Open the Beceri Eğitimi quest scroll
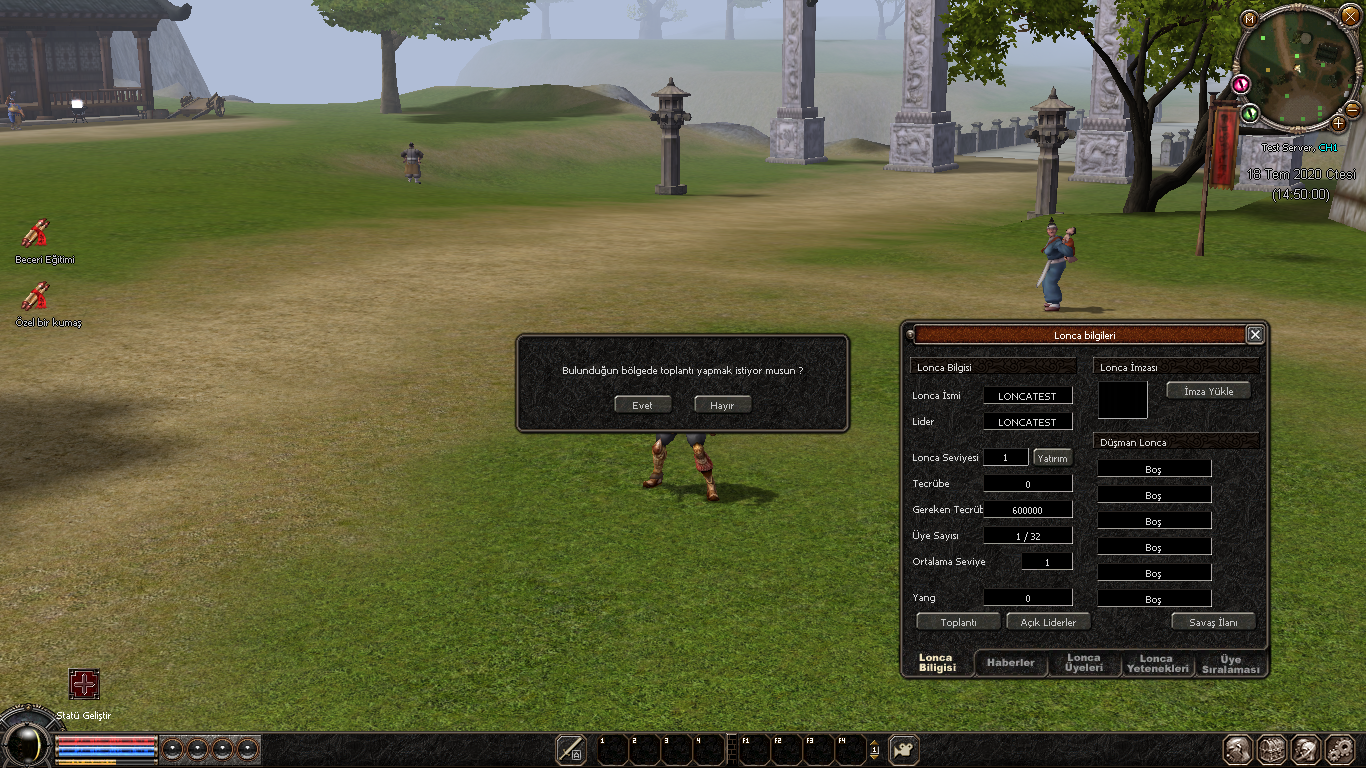Viewport: 1366px width, 768px height. click(37, 234)
